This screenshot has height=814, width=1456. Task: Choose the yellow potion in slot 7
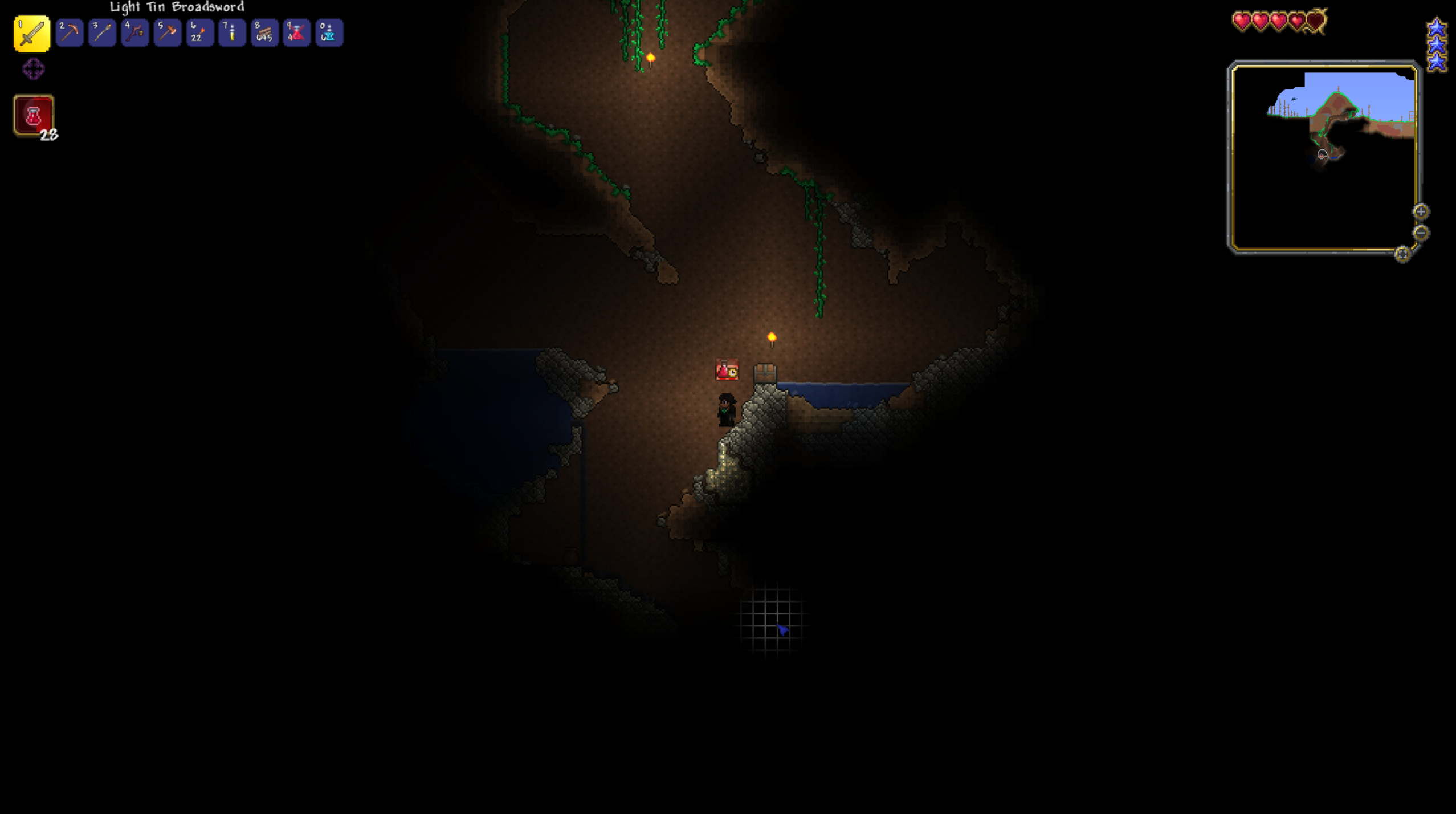click(x=232, y=32)
